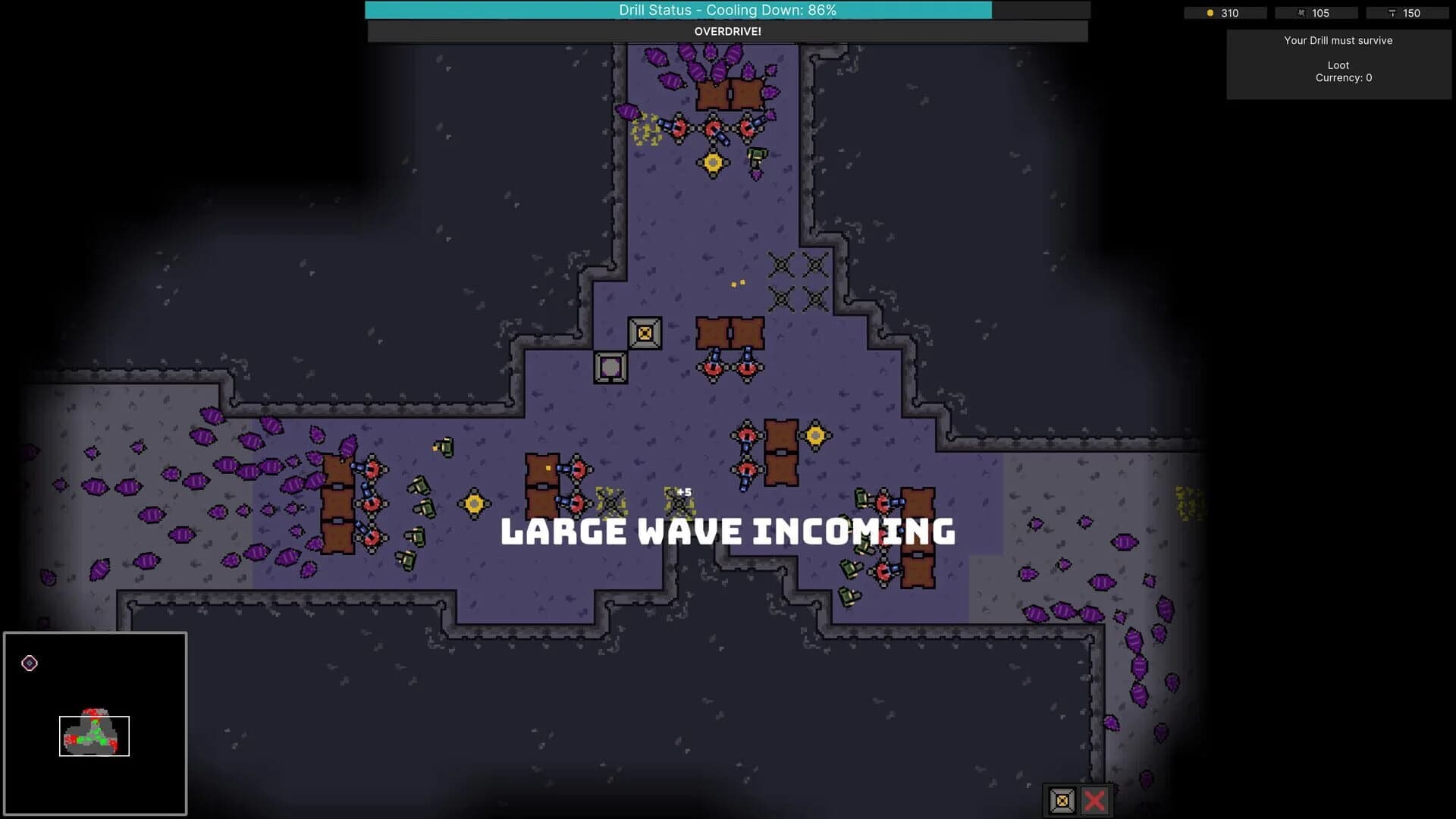1456x819 pixels.
Task: Select the Your Drill must survive objective entry
Action: [1338, 40]
